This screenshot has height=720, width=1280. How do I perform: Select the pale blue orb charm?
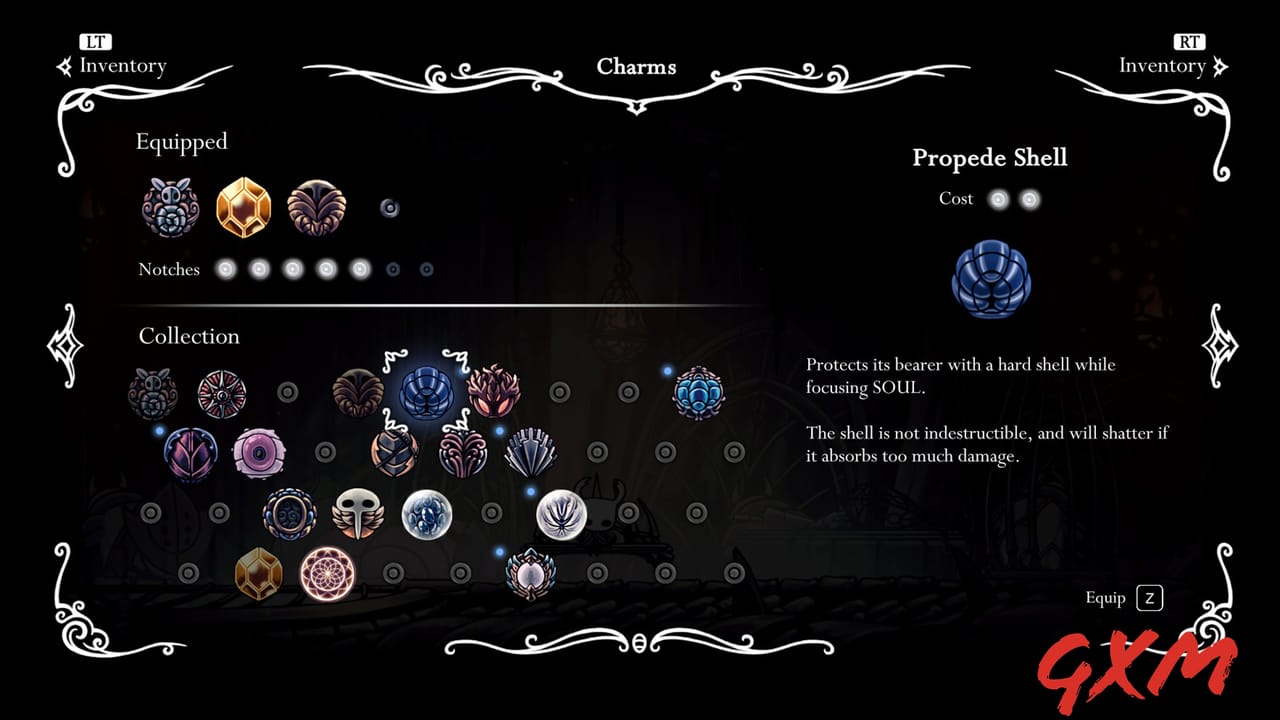point(425,513)
